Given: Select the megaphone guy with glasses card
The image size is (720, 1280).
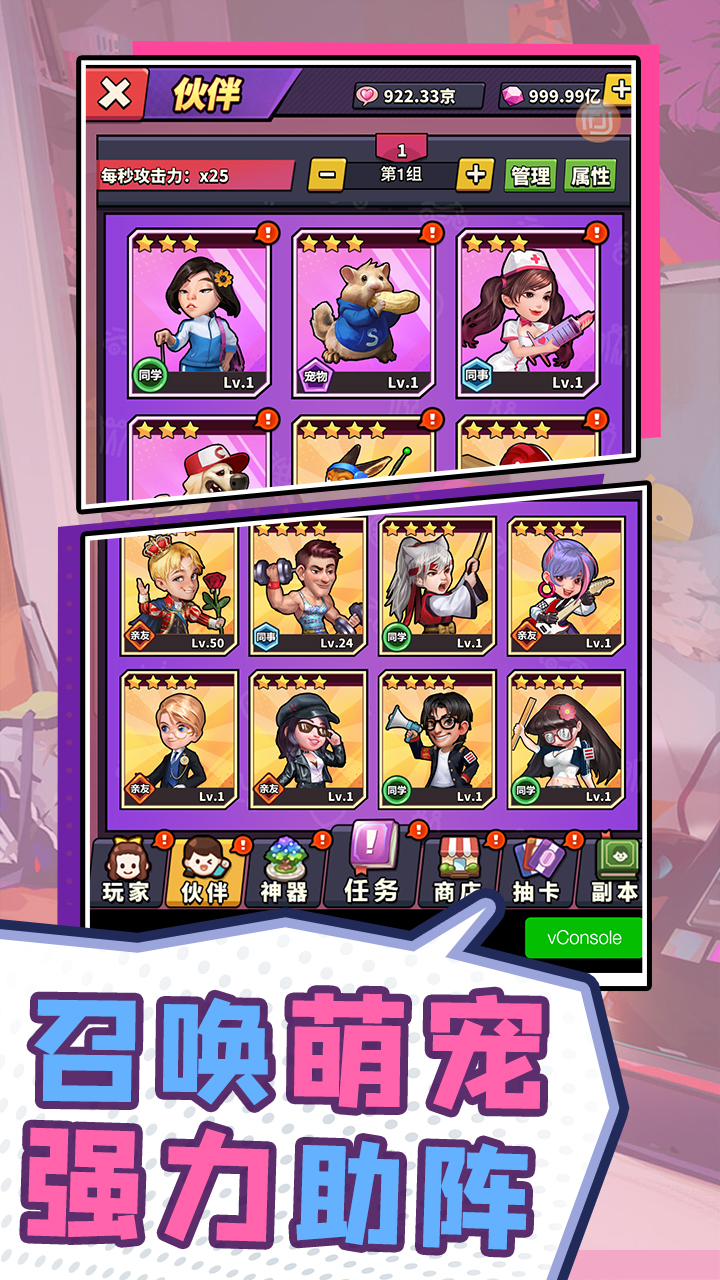Looking at the screenshot, I should tap(437, 739).
